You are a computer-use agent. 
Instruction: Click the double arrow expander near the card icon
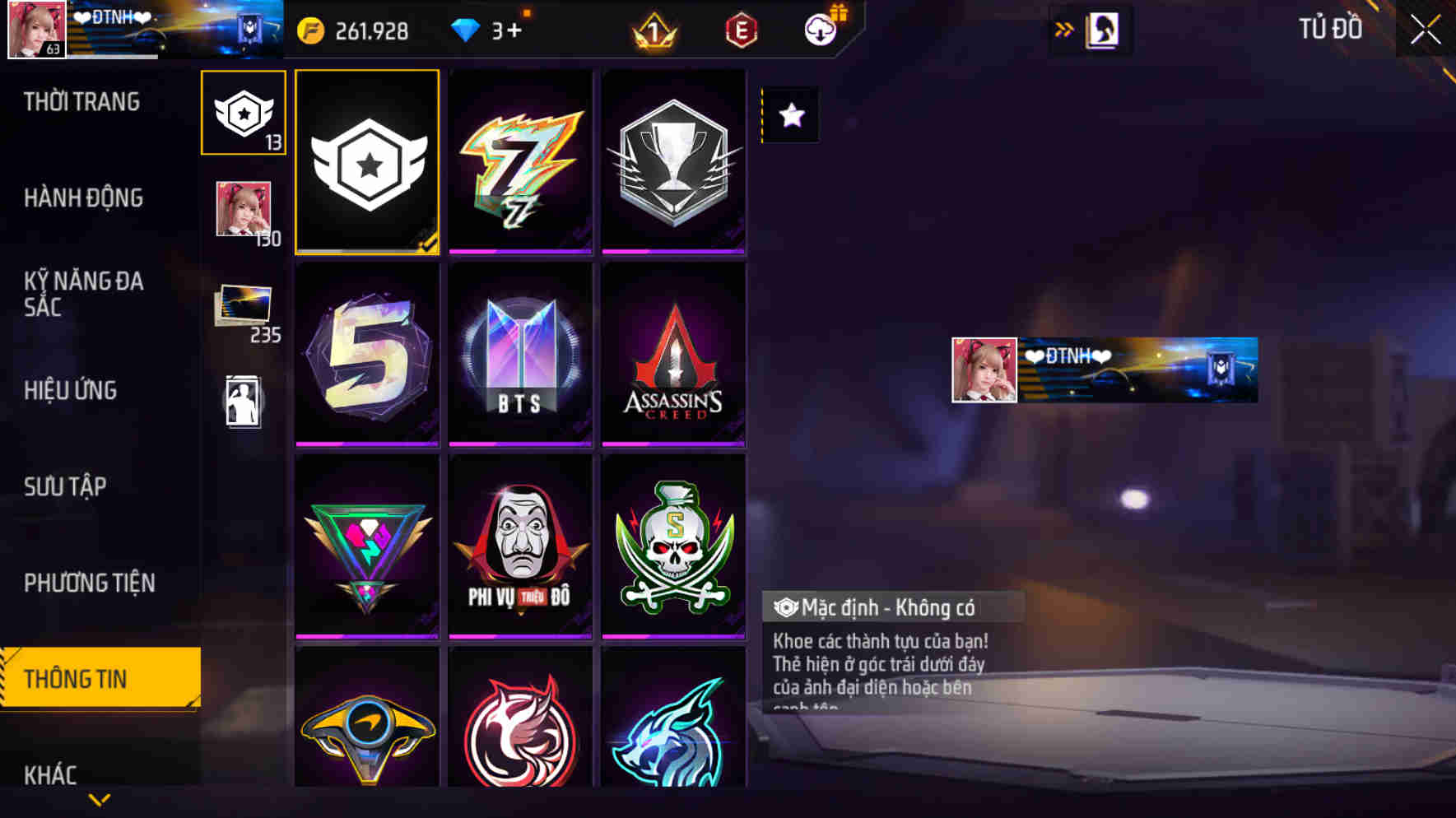click(1064, 30)
